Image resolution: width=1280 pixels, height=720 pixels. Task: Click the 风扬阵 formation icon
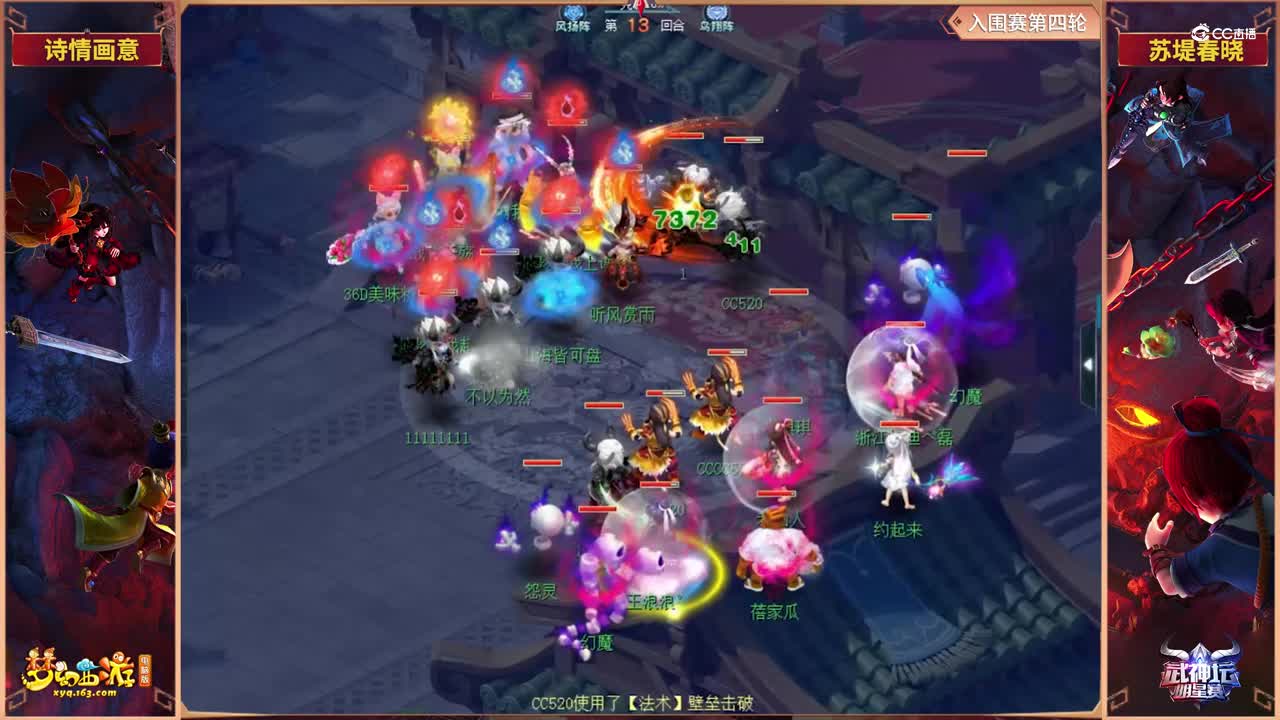(x=572, y=12)
